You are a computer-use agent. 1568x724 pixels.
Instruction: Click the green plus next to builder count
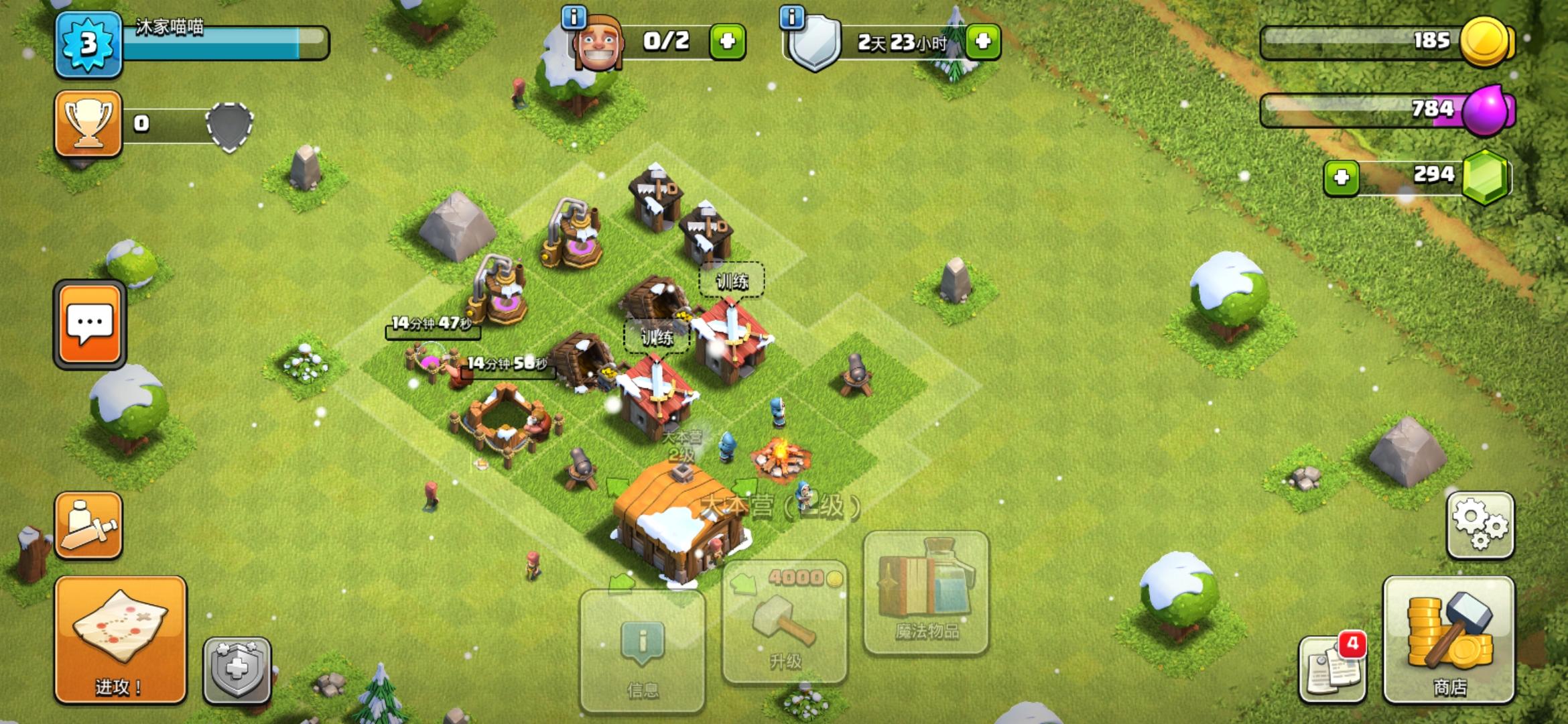[x=727, y=40]
